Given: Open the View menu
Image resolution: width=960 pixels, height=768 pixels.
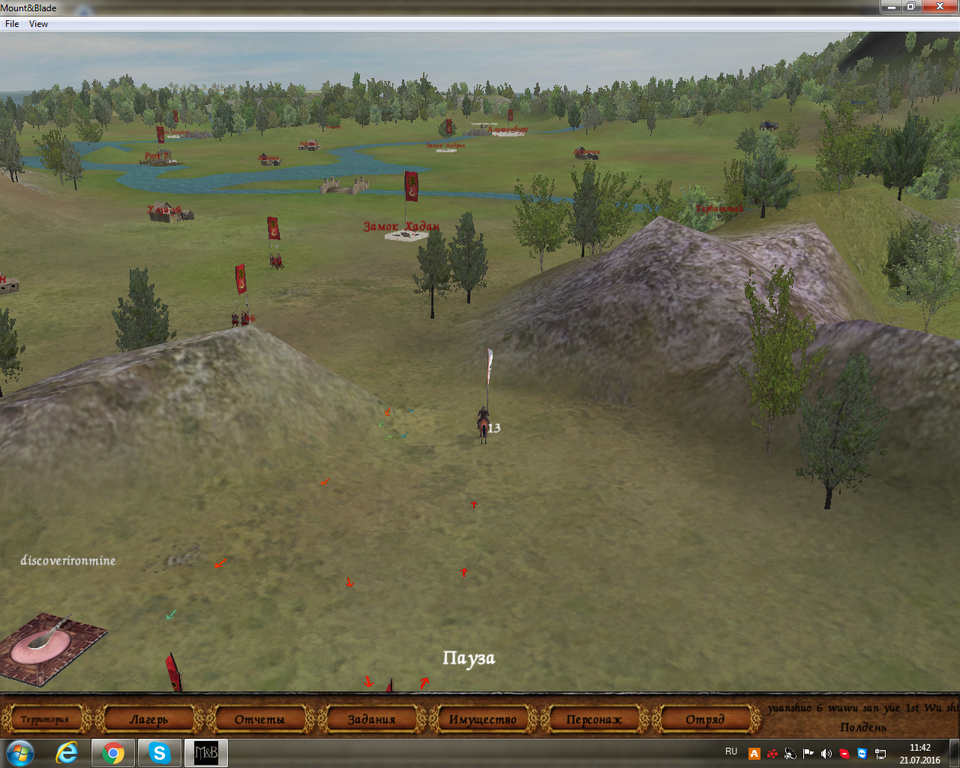Looking at the screenshot, I should pos(39,24).
